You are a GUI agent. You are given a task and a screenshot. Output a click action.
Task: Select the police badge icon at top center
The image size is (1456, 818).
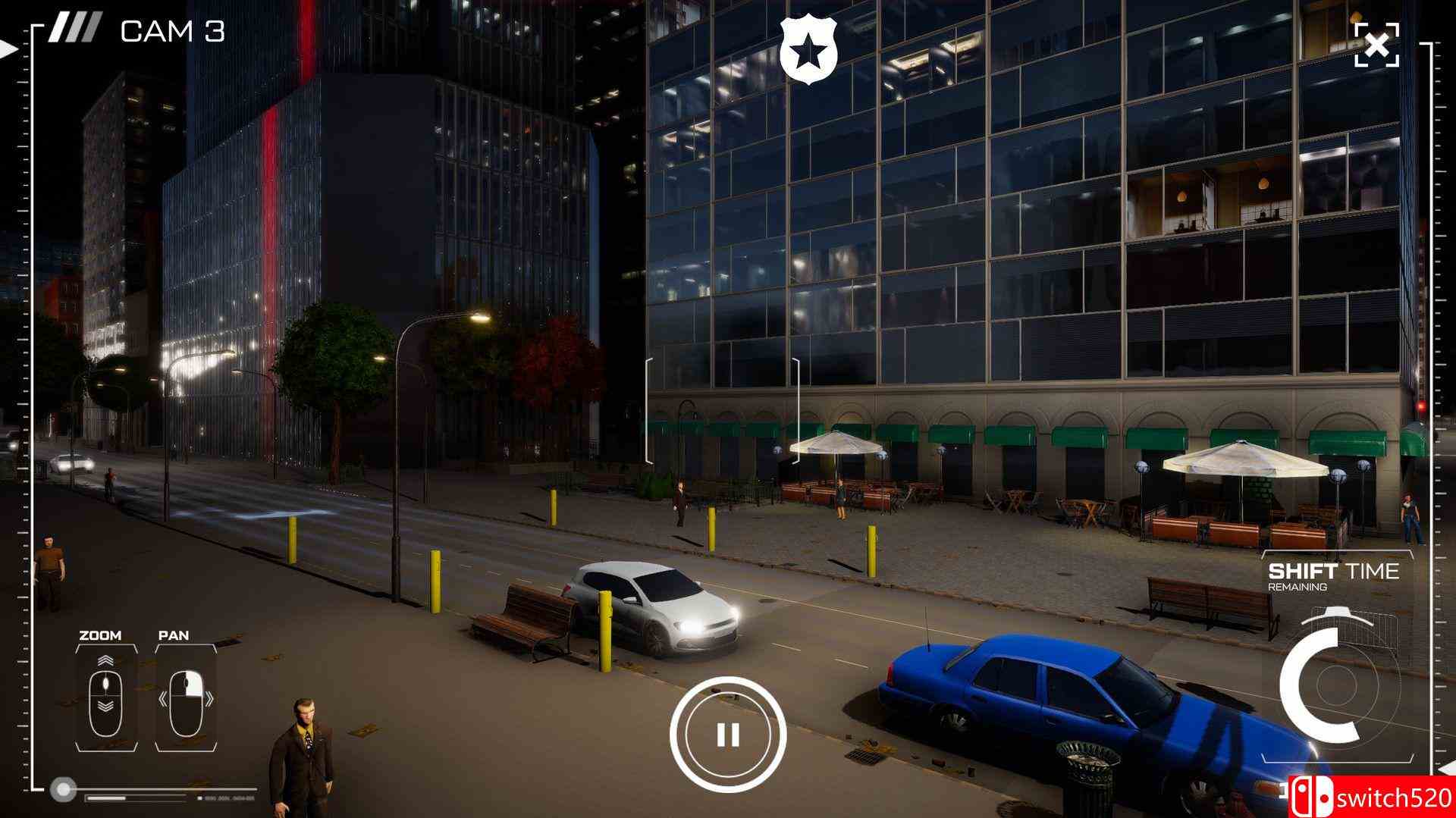coord(810,51)
